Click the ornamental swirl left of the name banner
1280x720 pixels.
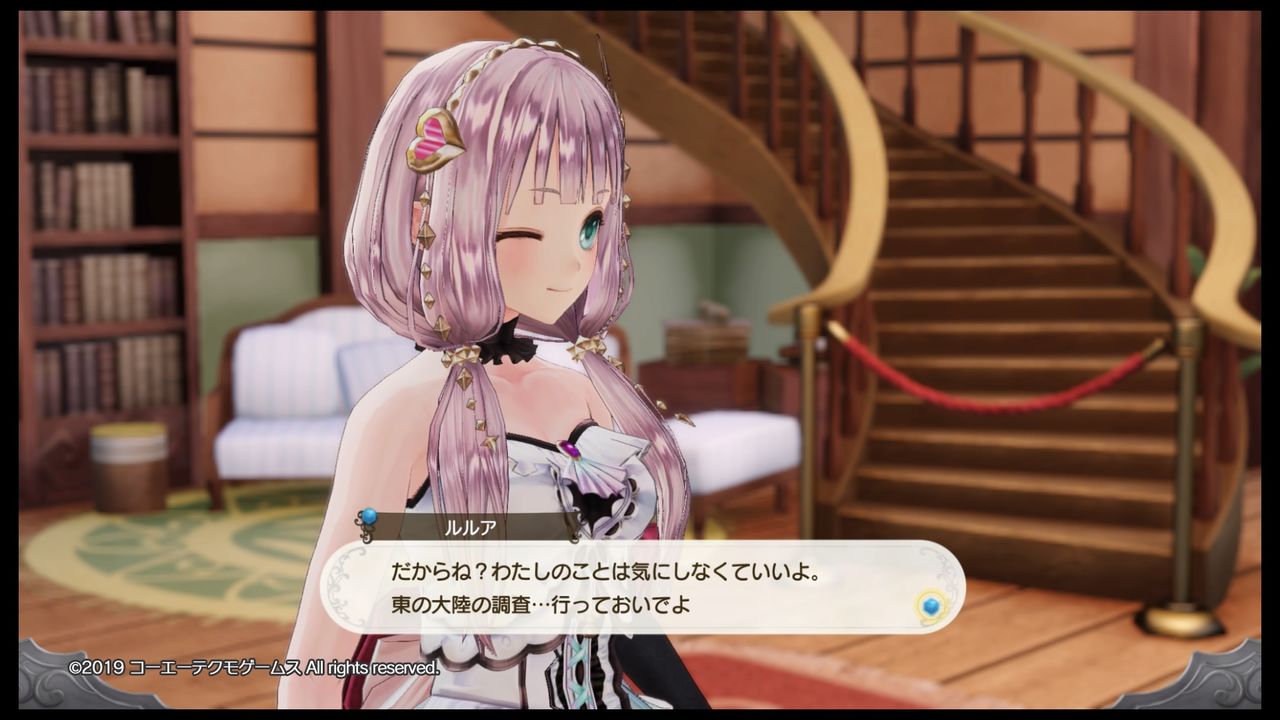[x=366, y=530]
